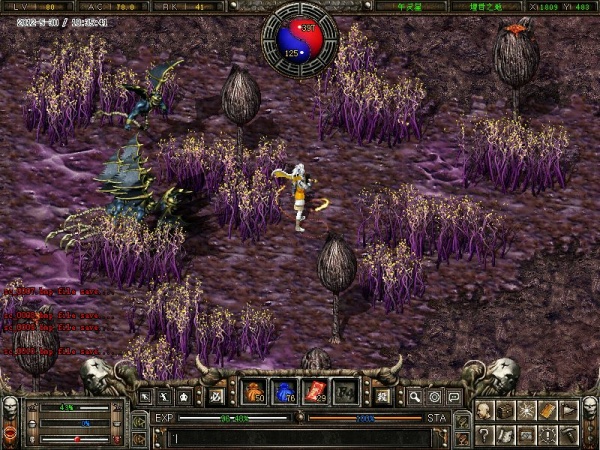600x450 pixels.
Task: Toggle the running figure mode button
Action: coord(165,397)
